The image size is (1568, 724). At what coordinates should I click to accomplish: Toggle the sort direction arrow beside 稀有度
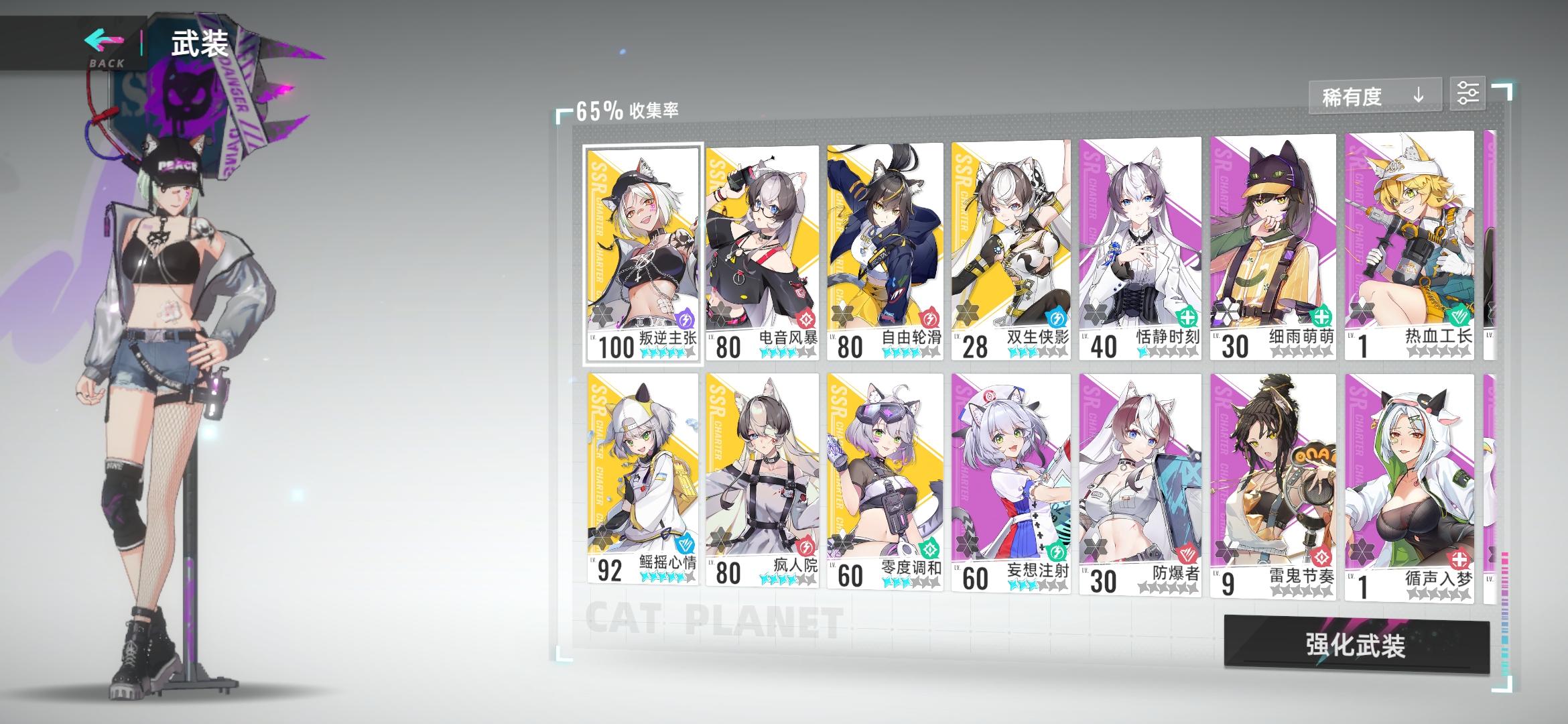coord(1418,96)
